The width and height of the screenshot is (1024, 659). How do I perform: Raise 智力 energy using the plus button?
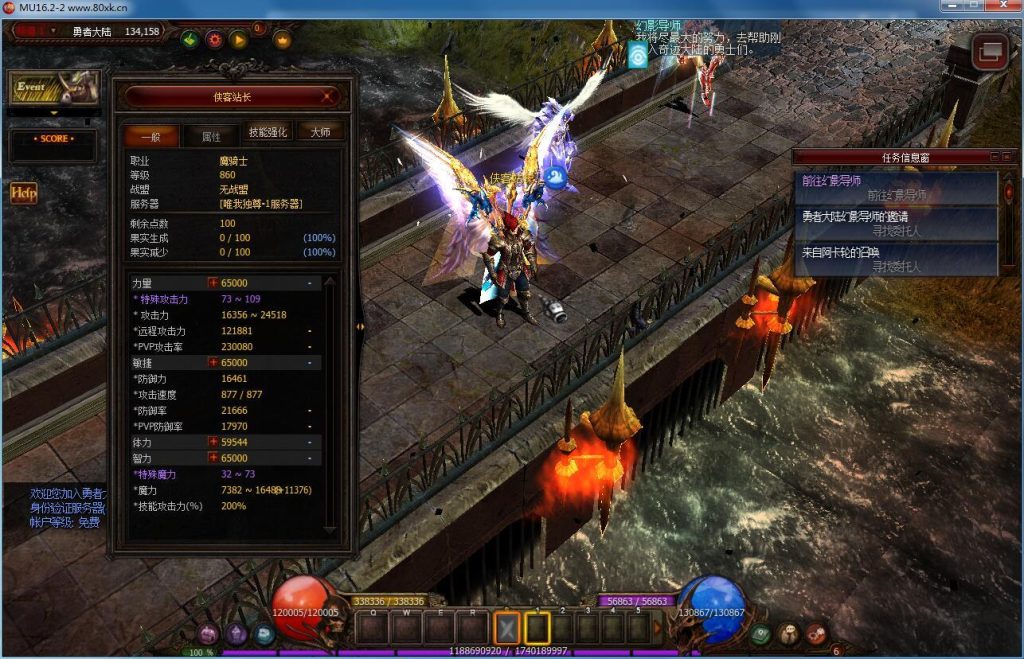(213, 458)
